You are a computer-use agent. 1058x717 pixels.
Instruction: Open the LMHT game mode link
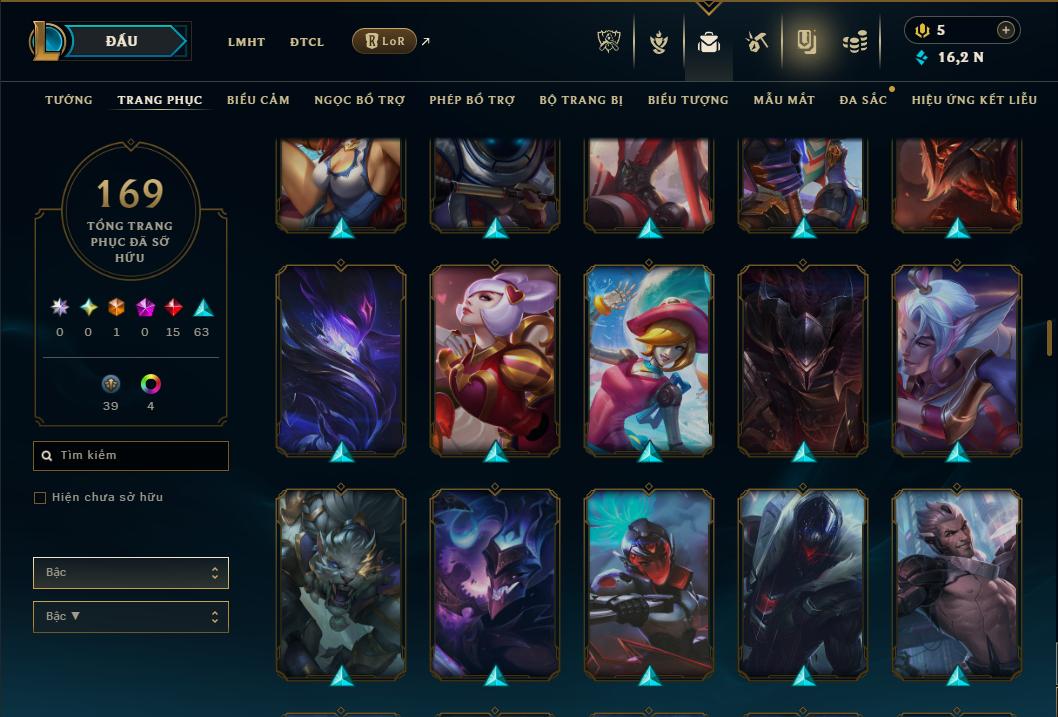point(246,42)
